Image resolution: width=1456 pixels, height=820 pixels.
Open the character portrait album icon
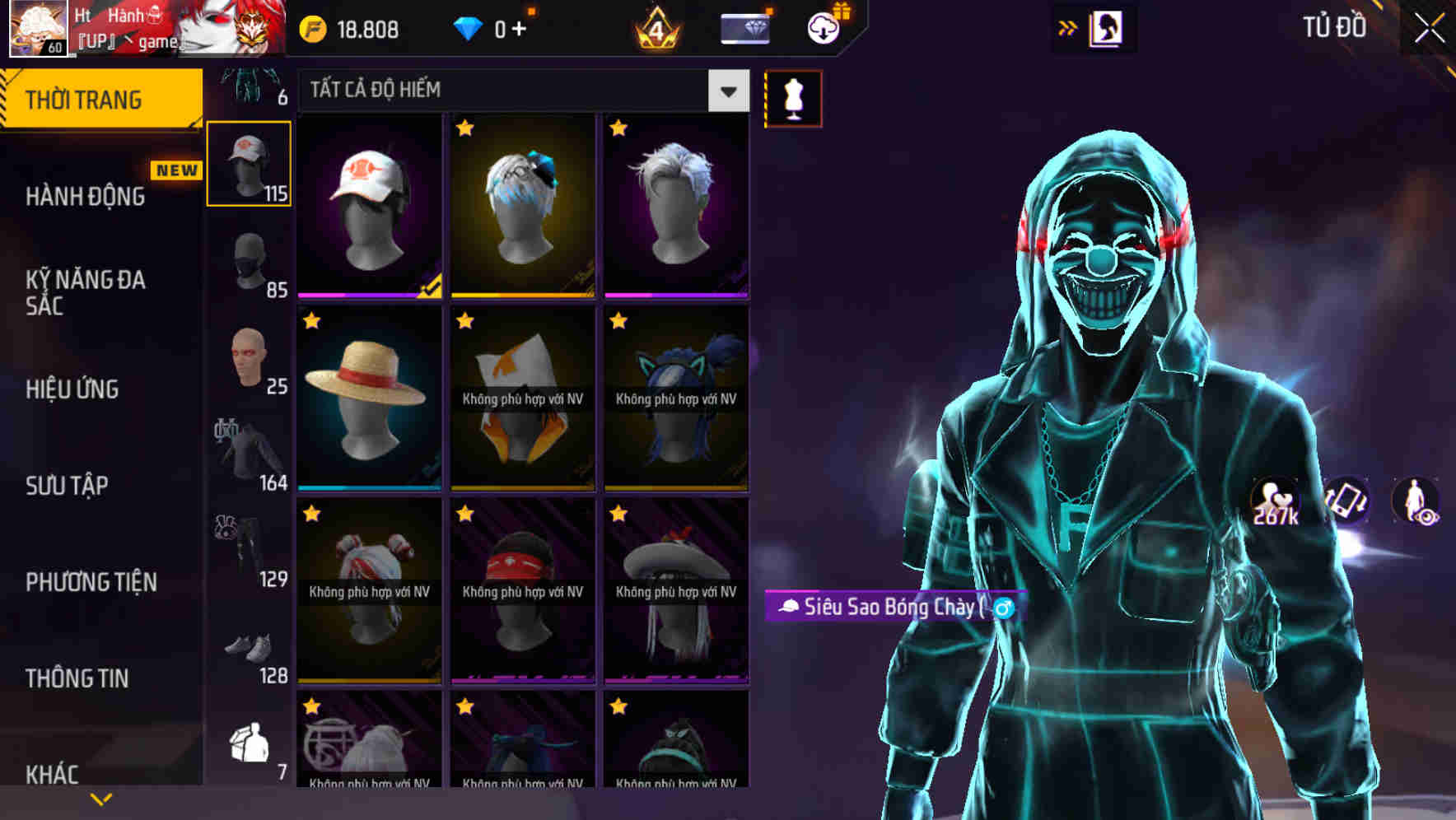coord(1108,27)
